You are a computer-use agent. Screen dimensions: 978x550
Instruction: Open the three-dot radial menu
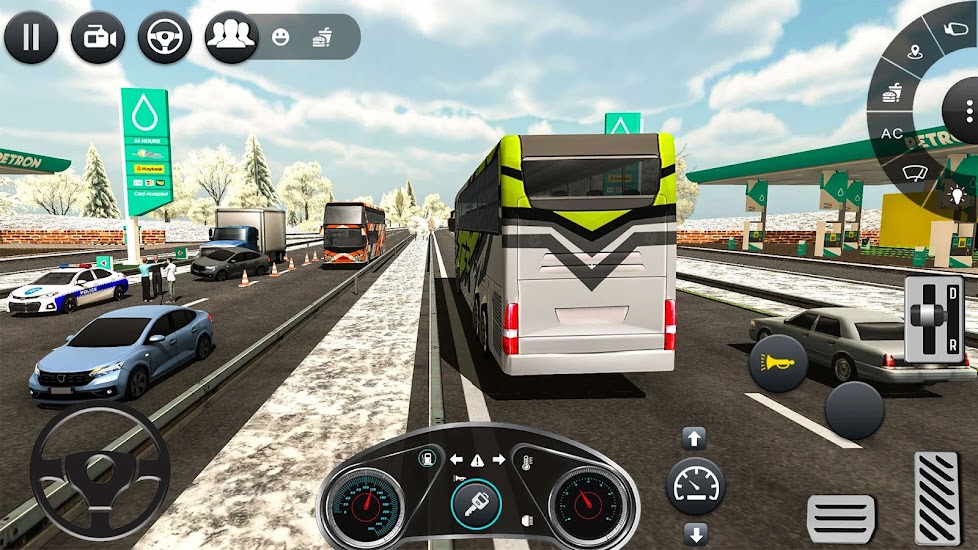[x=968, y=111]
